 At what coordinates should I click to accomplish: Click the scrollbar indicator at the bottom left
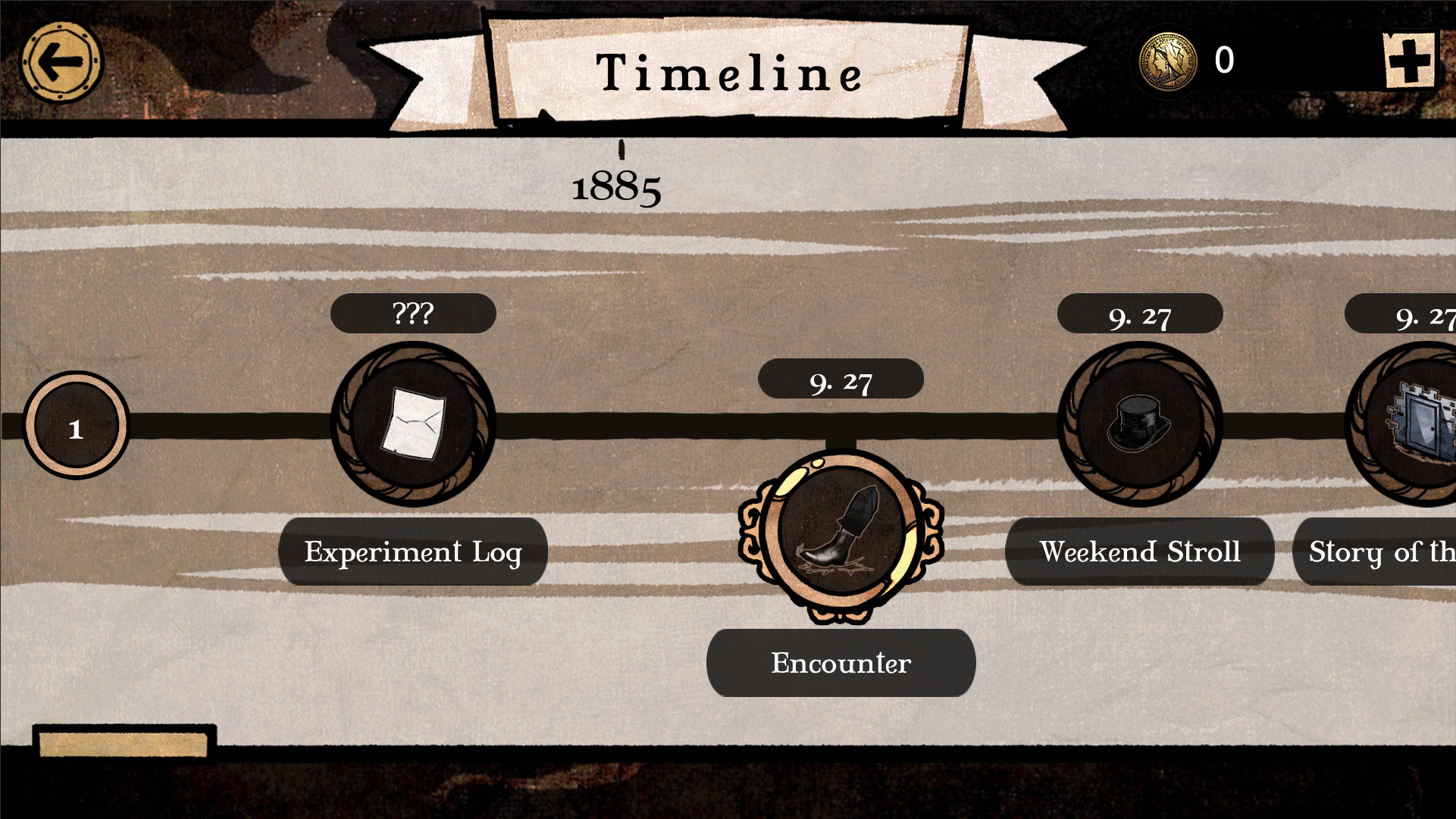click(123, 745)
